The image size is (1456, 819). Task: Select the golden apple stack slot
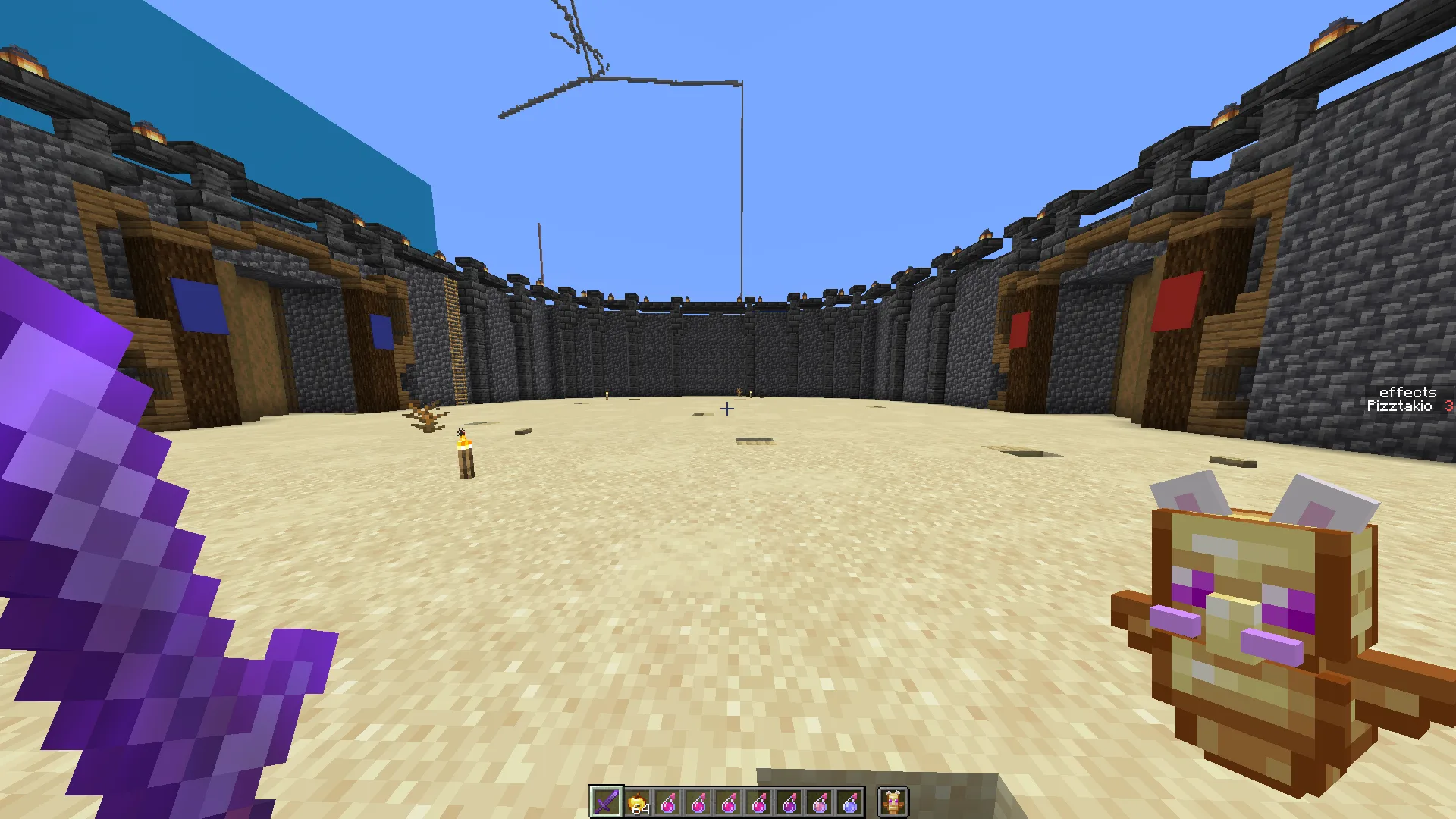[638, 802]
